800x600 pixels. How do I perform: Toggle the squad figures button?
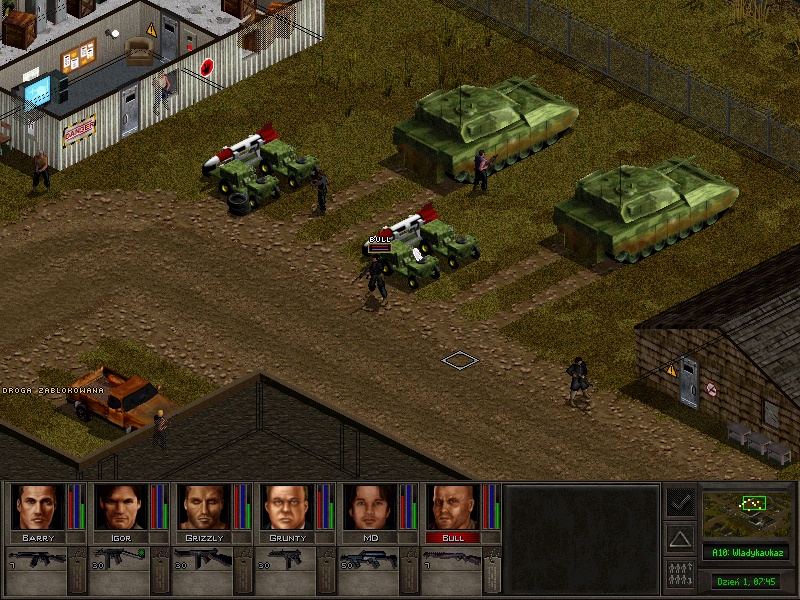680,573
